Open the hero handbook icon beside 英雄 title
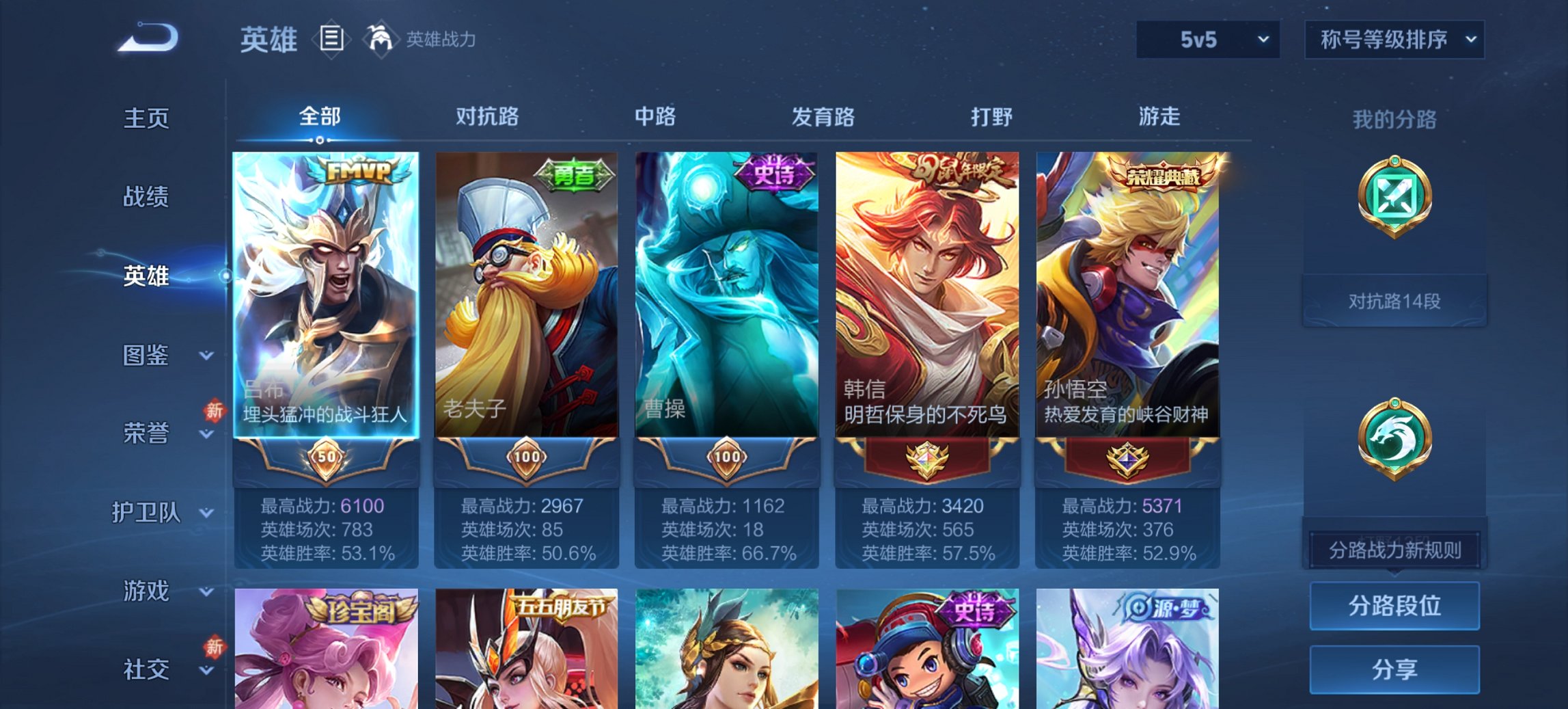The image size is (1568, 709). 333,39
